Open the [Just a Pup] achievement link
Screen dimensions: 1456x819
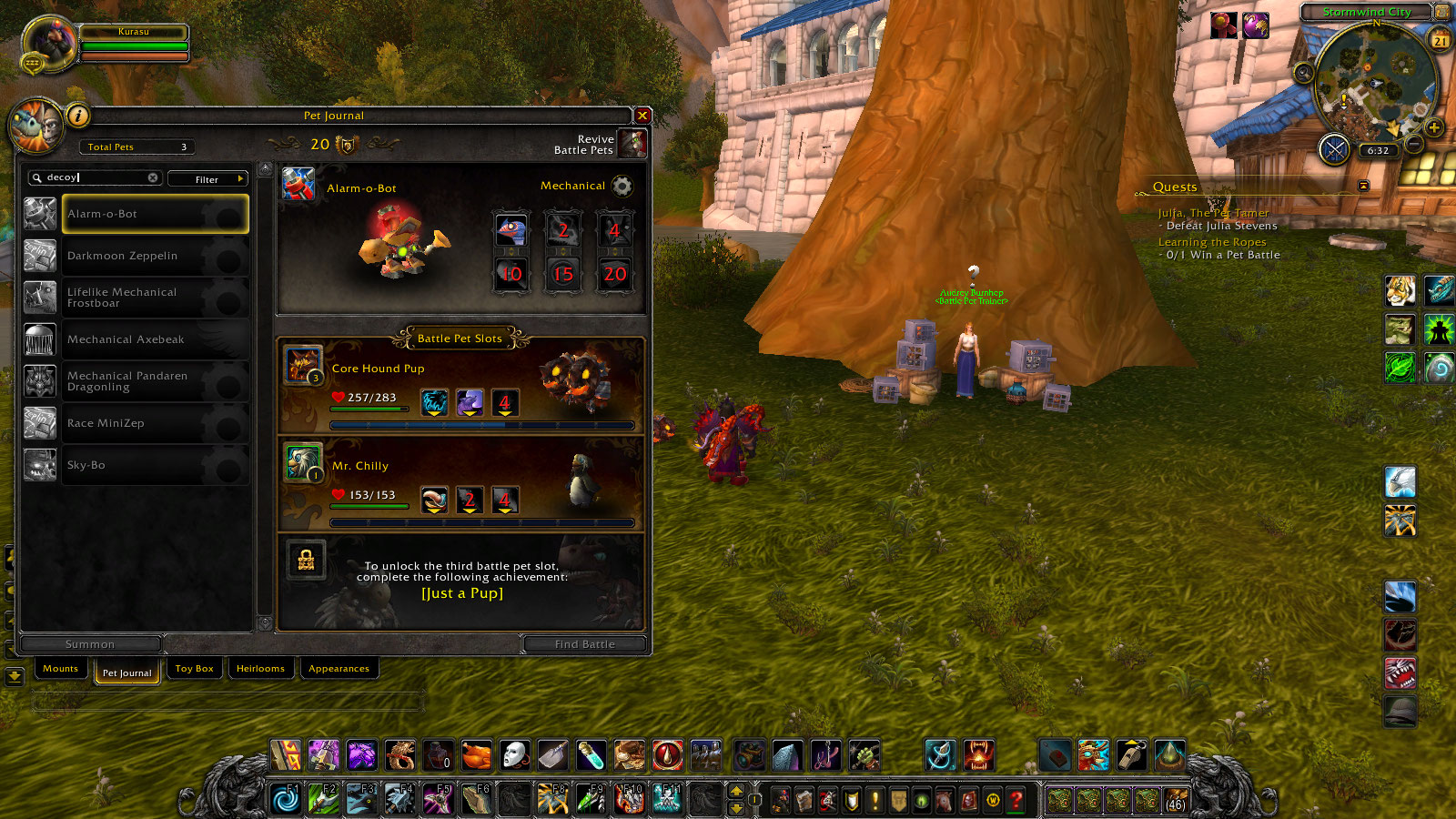coord(461,592)
